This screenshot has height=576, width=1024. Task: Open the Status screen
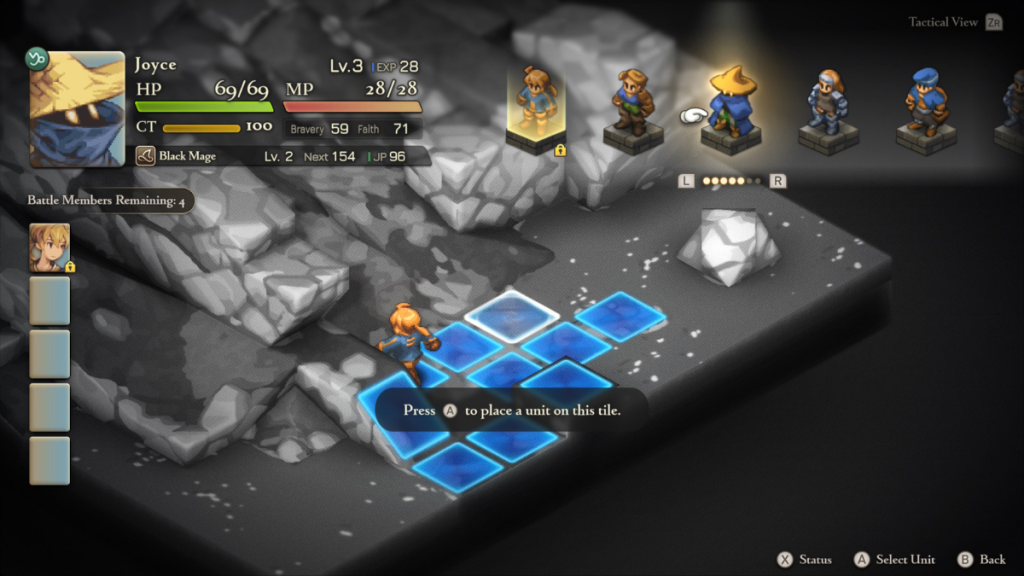(x=806, y=559)
